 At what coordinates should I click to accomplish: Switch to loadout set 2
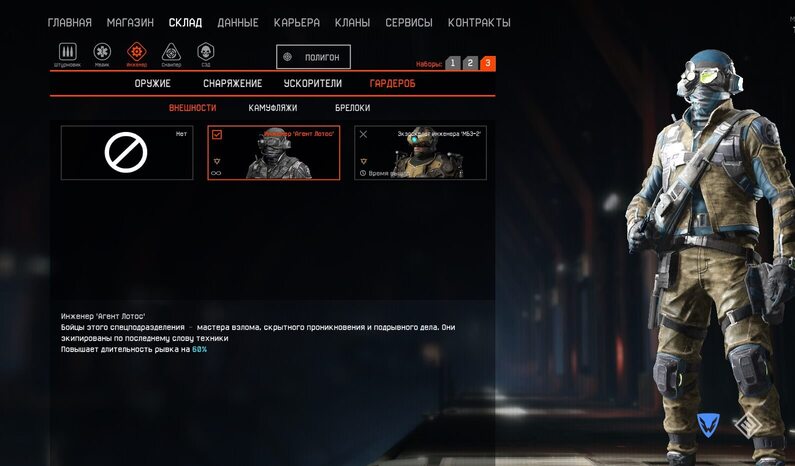(x=470, y=63)
